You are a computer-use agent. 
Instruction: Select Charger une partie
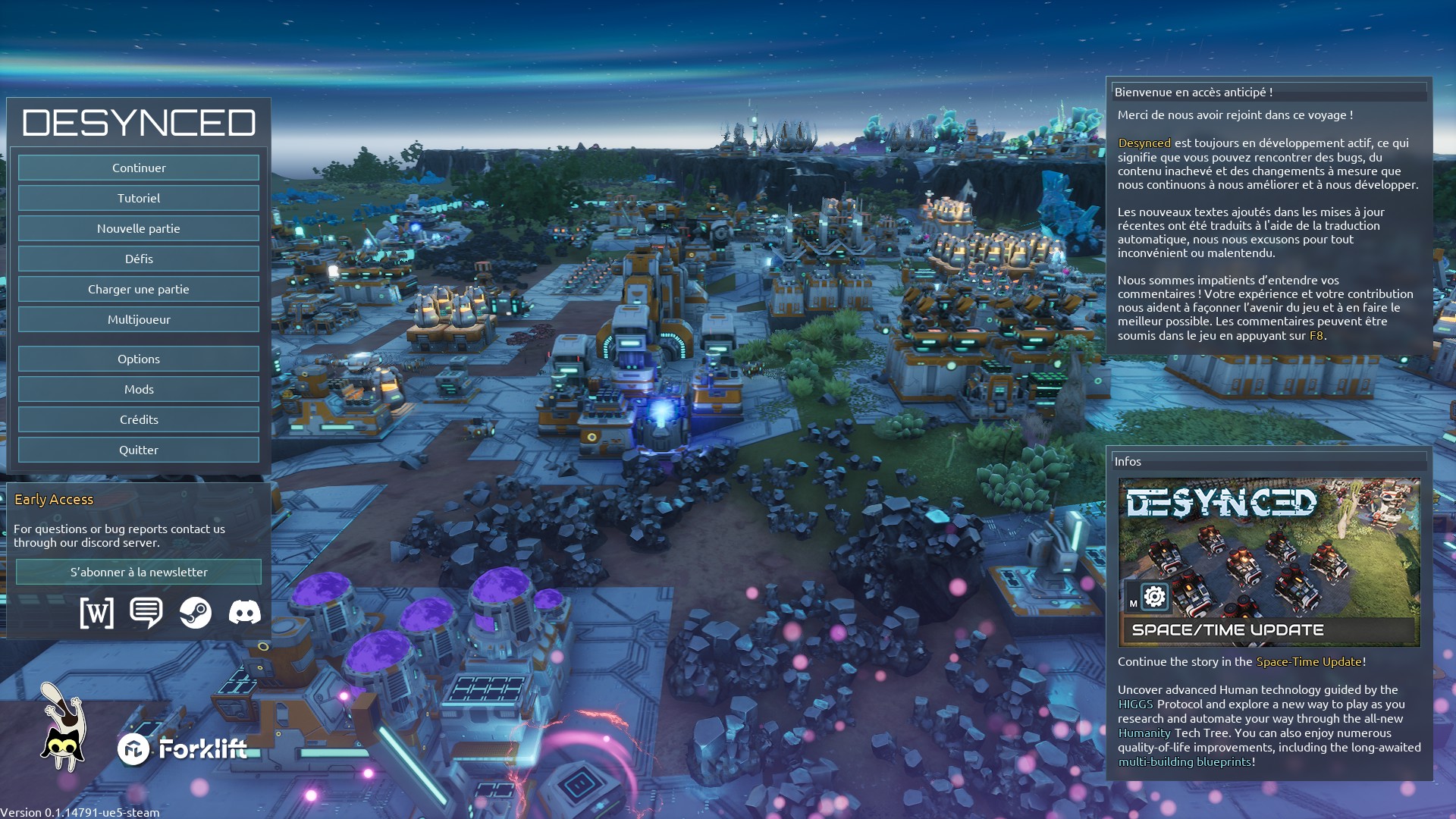(139, 289)
